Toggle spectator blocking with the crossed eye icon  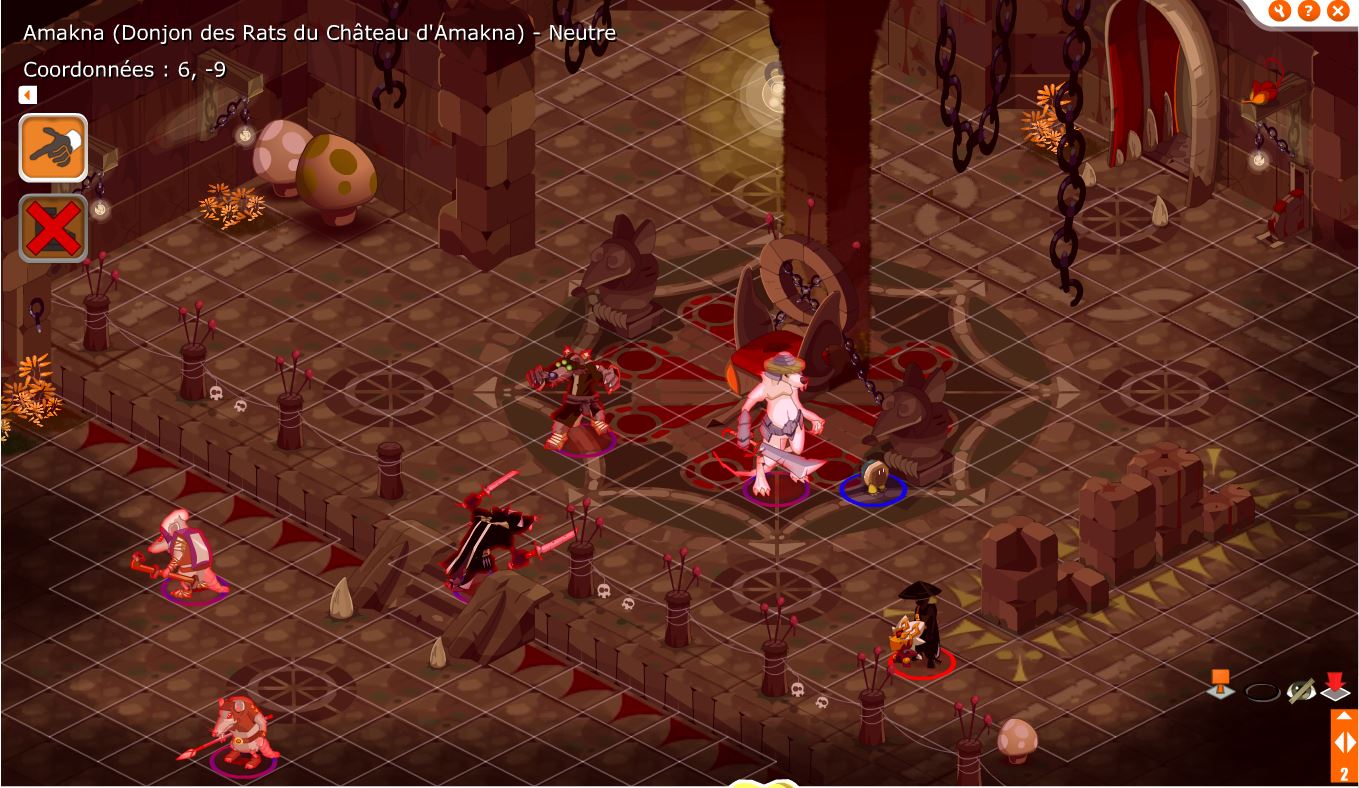click(1300, 688)
